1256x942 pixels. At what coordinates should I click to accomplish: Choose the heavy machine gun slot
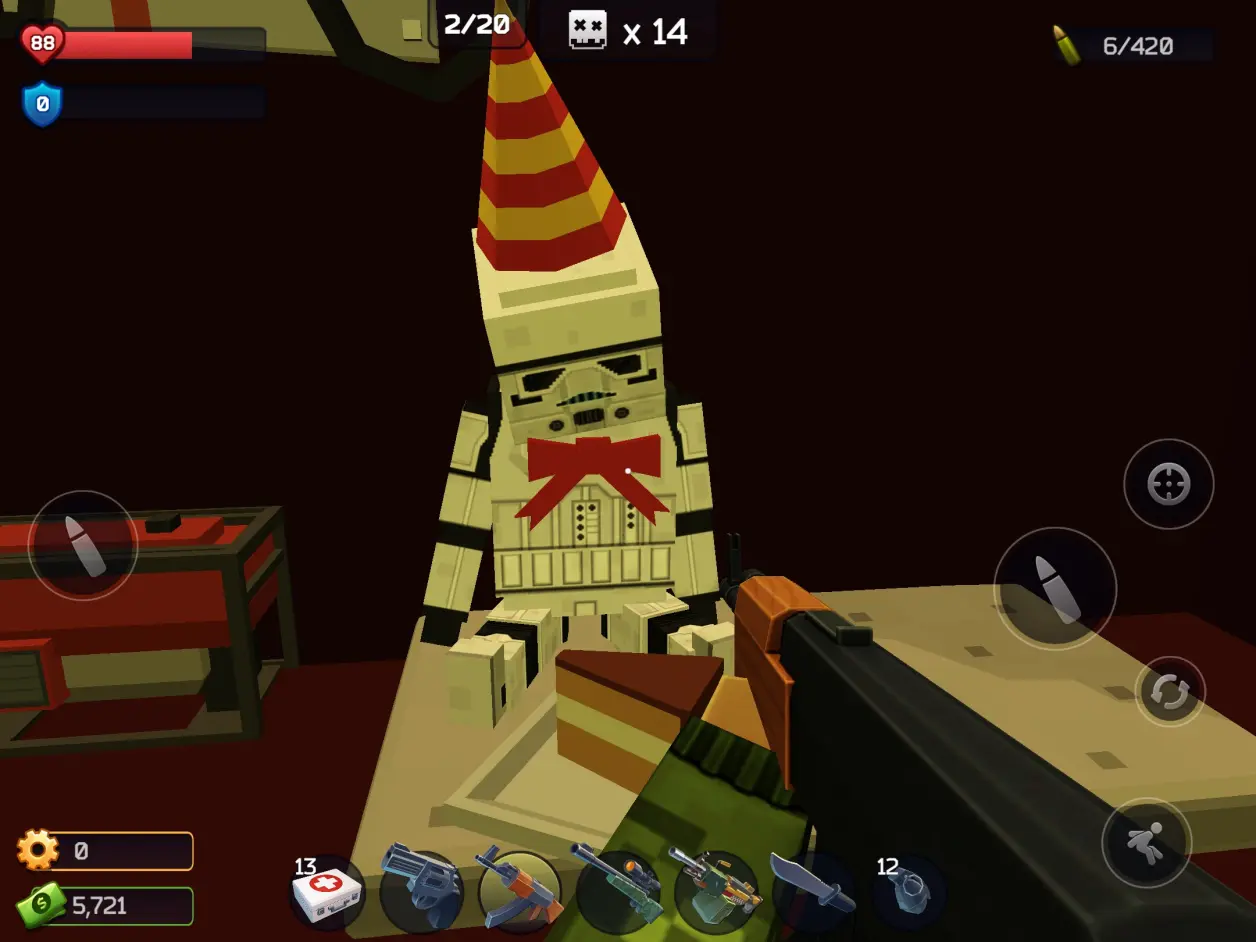click(715, 890)
